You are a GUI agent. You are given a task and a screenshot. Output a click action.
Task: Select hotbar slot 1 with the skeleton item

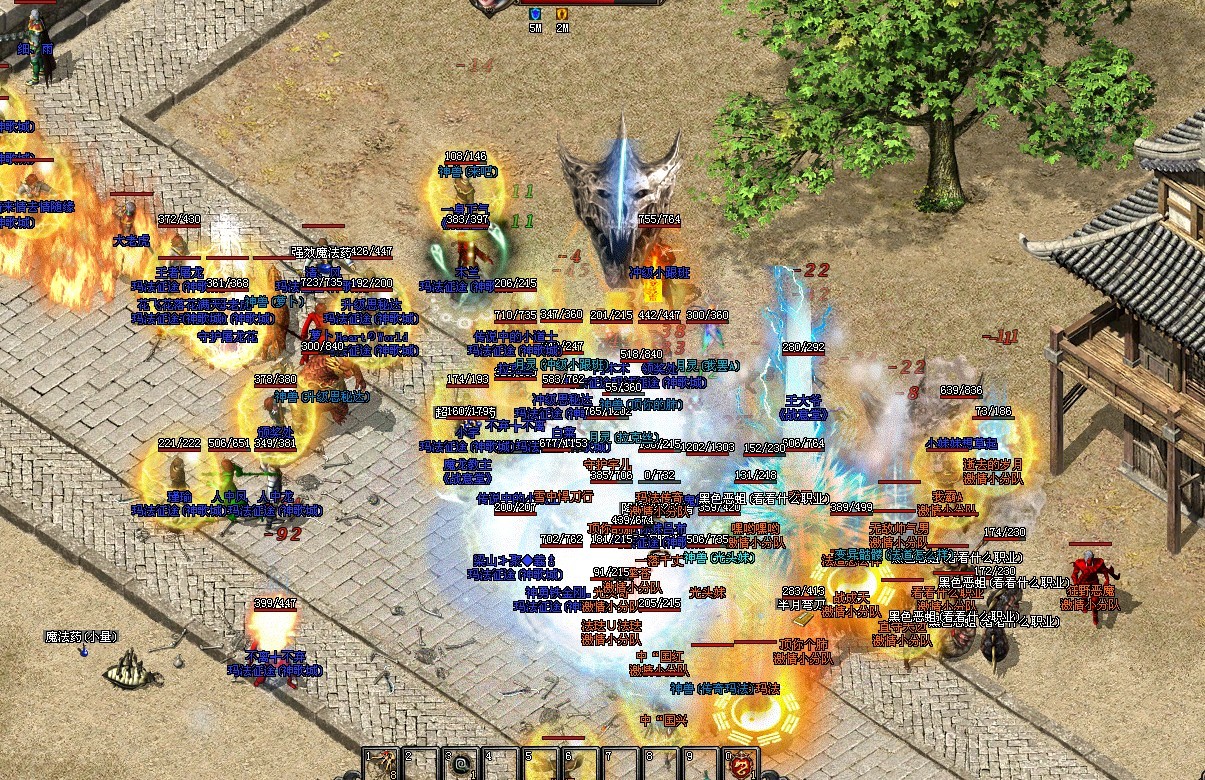point(379,765)
